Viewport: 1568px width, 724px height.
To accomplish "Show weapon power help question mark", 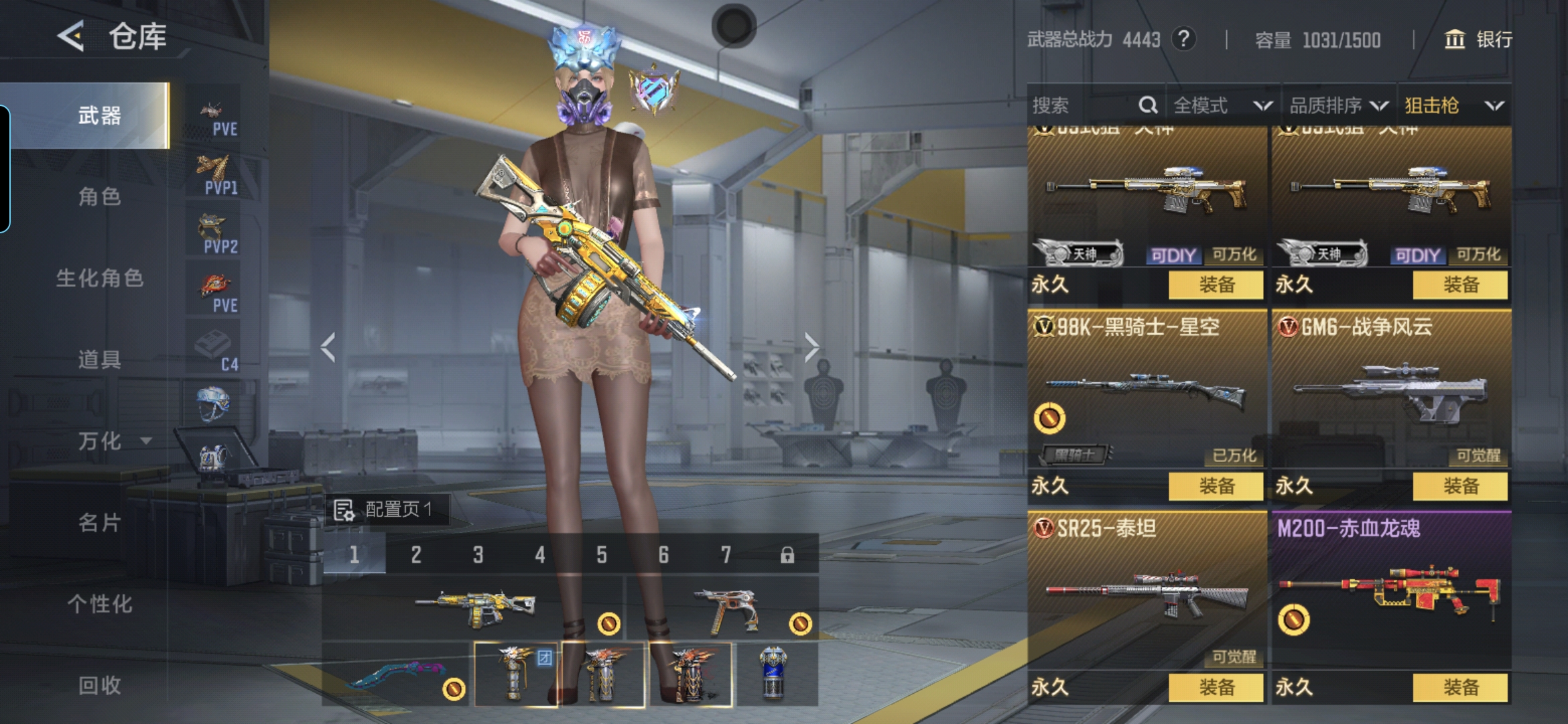I will [1184, 40].
